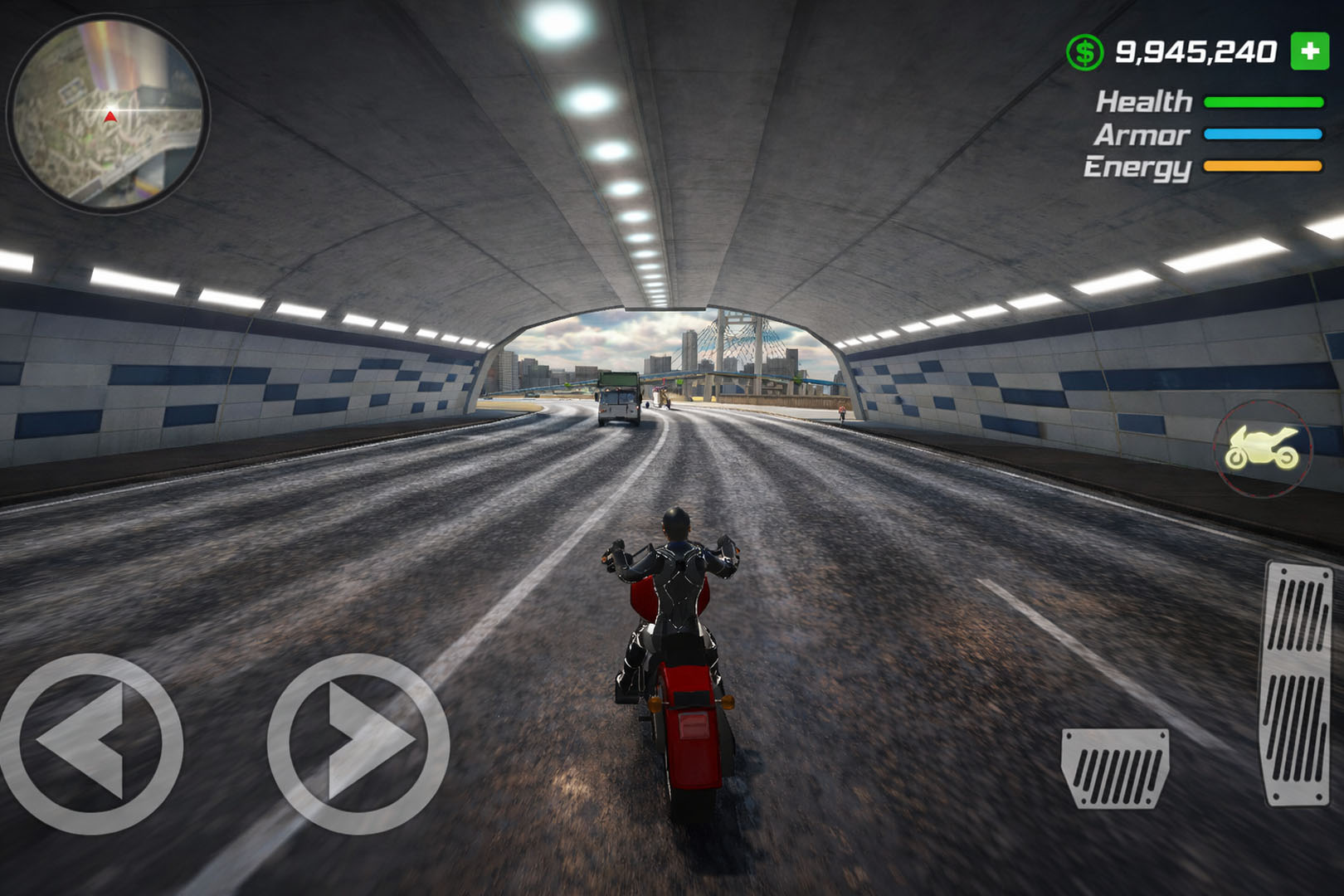This screenshot has height=896, width=1344.
Task: Step on the tall accelerator pedal
Action: coord(1298,682)
